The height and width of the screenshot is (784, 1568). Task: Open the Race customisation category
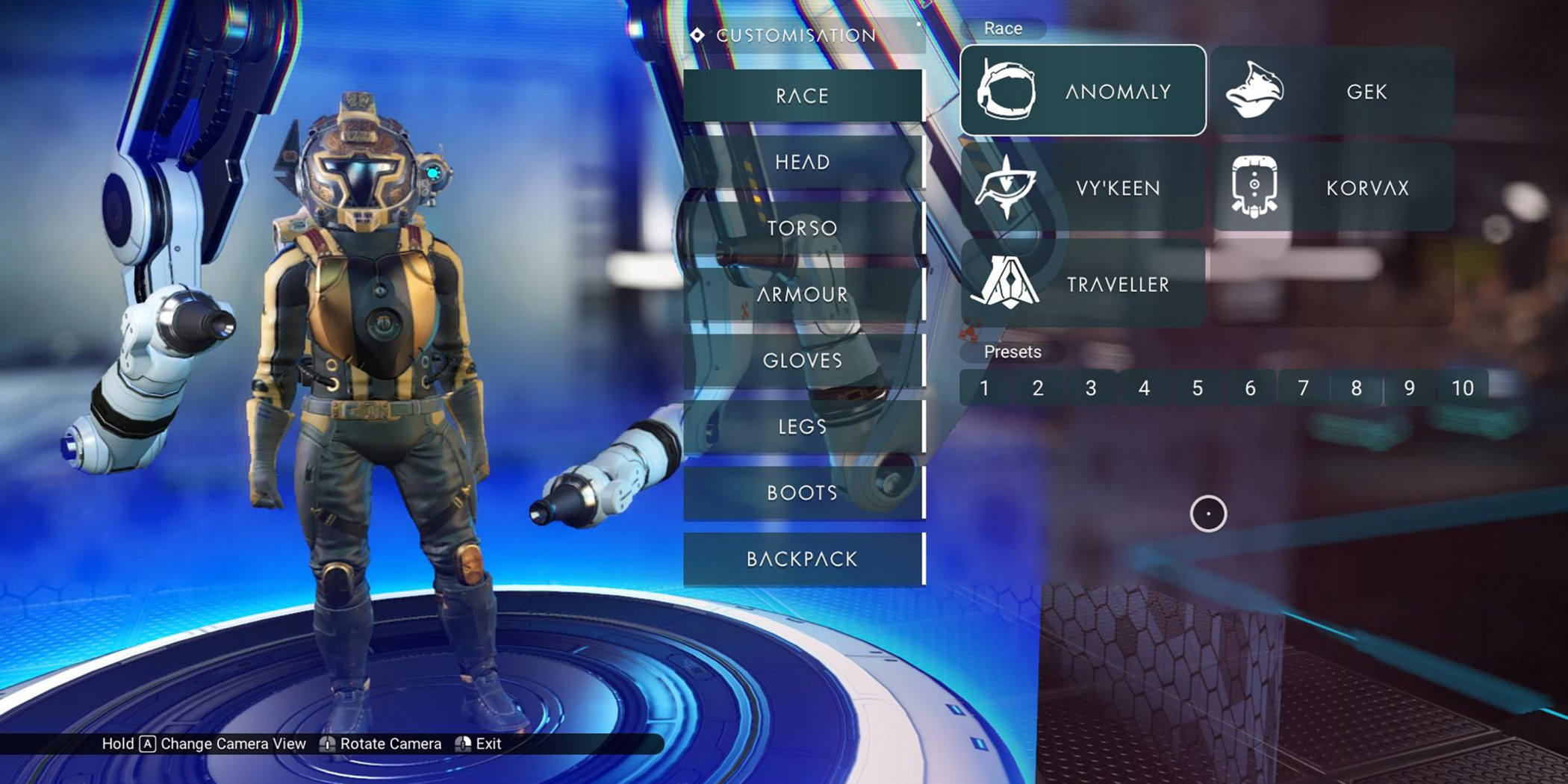pos(803,96)
